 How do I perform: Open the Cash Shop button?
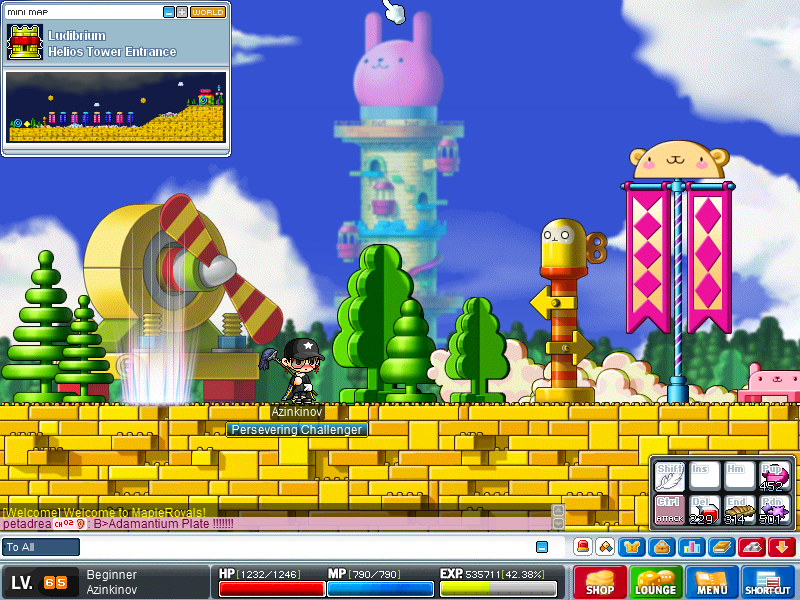[x=600, y=582]
